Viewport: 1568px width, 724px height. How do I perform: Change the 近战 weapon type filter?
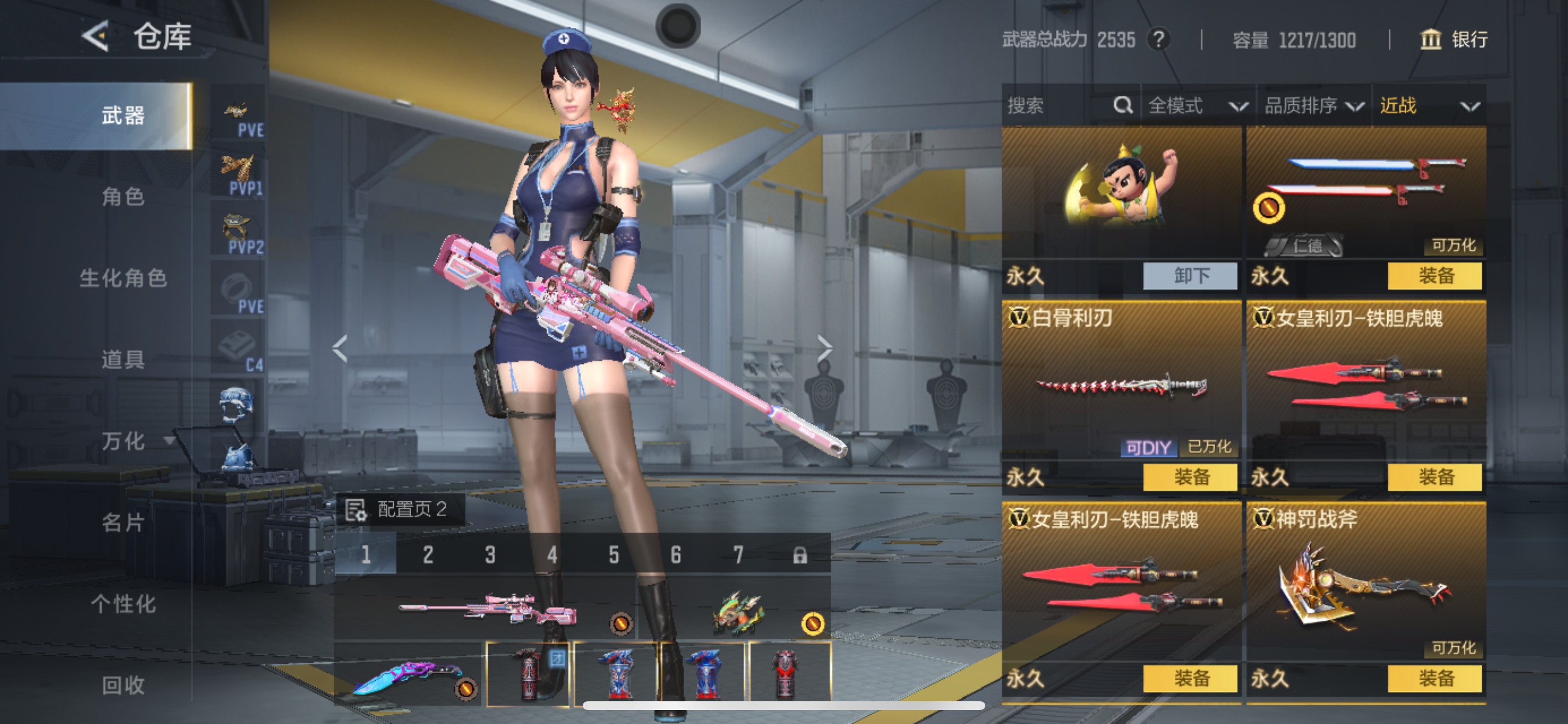pyautogui.click(x=1428, y=106)
